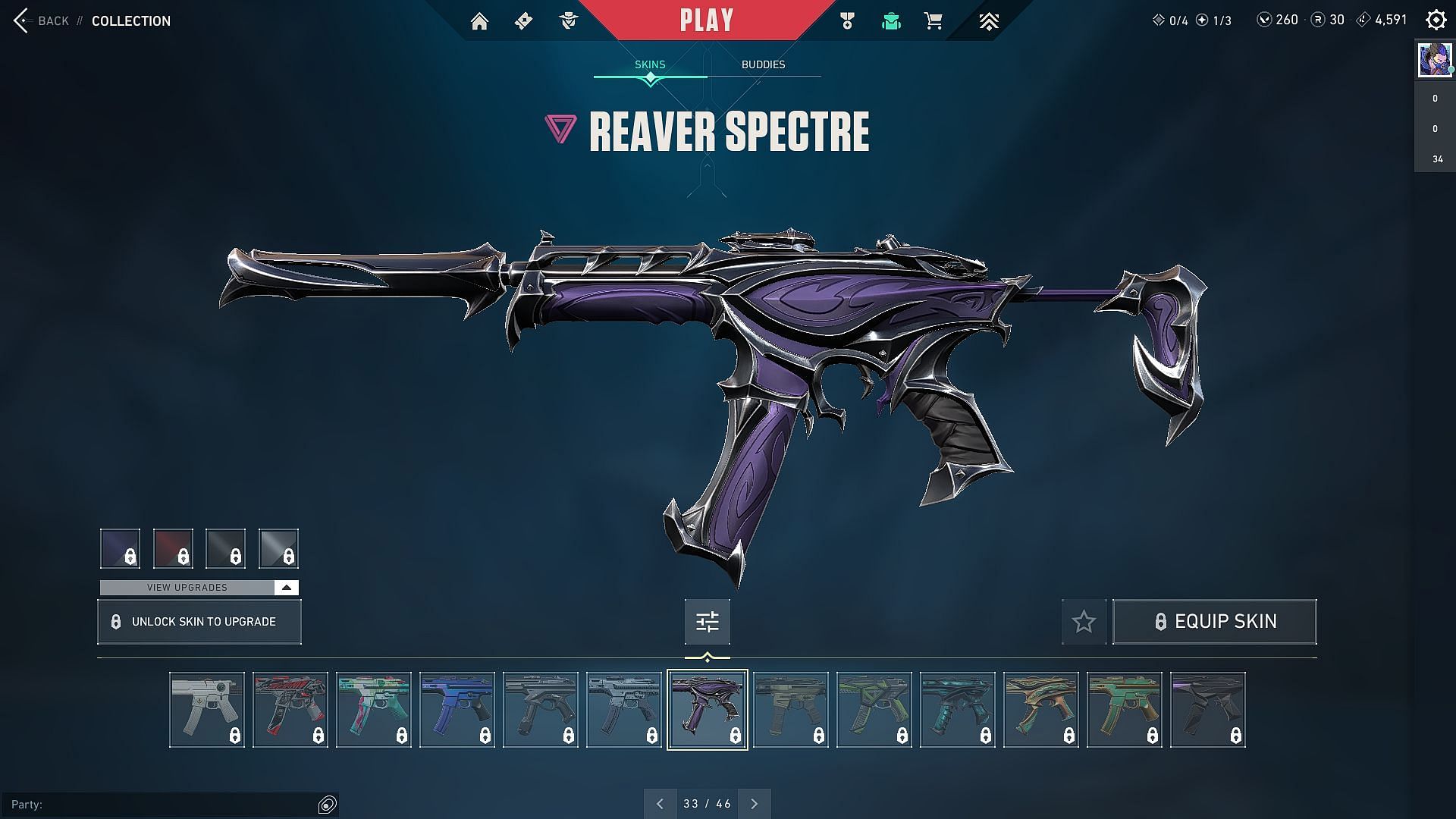
Task: Open the home icon in top navigation
Action: click(x=479, y=21)
